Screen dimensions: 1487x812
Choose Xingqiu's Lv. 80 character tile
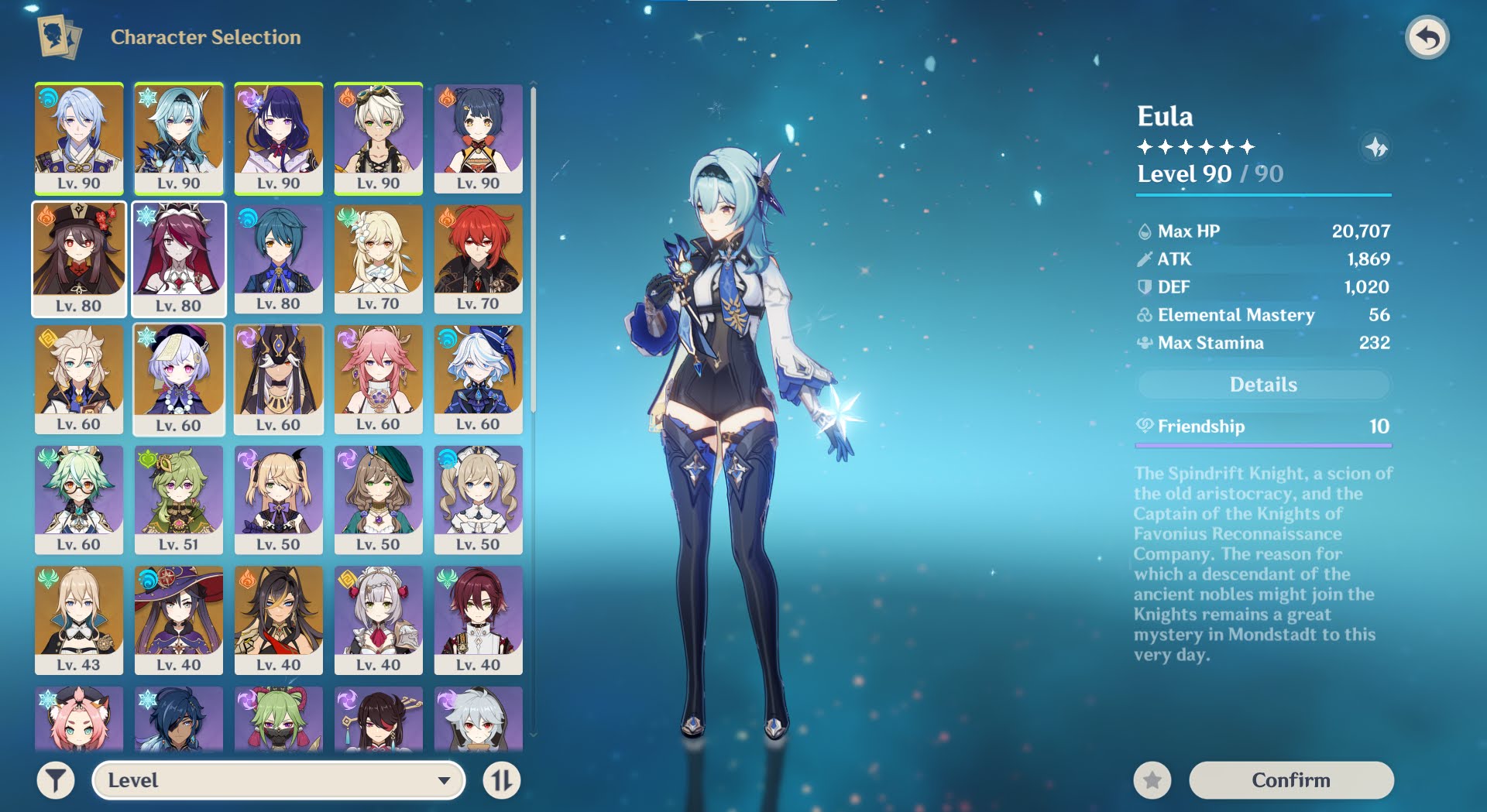coord(279,259)
